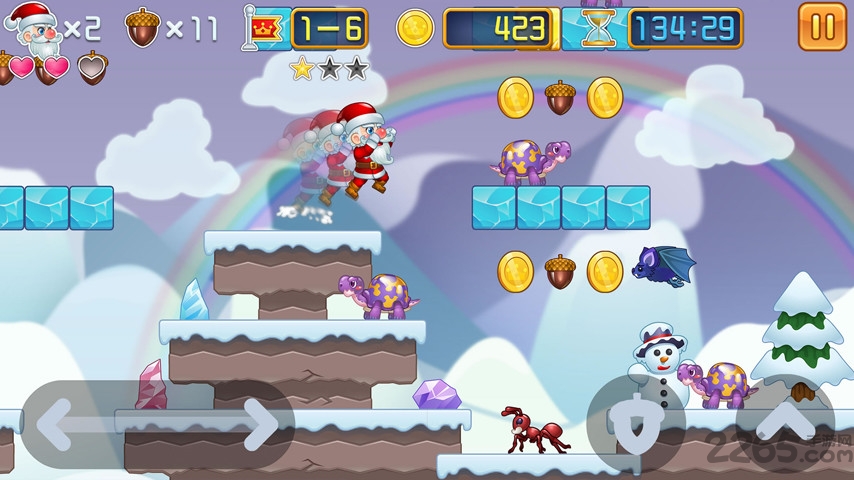Pause the game with the orange button
The image size is (854, 480).
tap(822, 27)
